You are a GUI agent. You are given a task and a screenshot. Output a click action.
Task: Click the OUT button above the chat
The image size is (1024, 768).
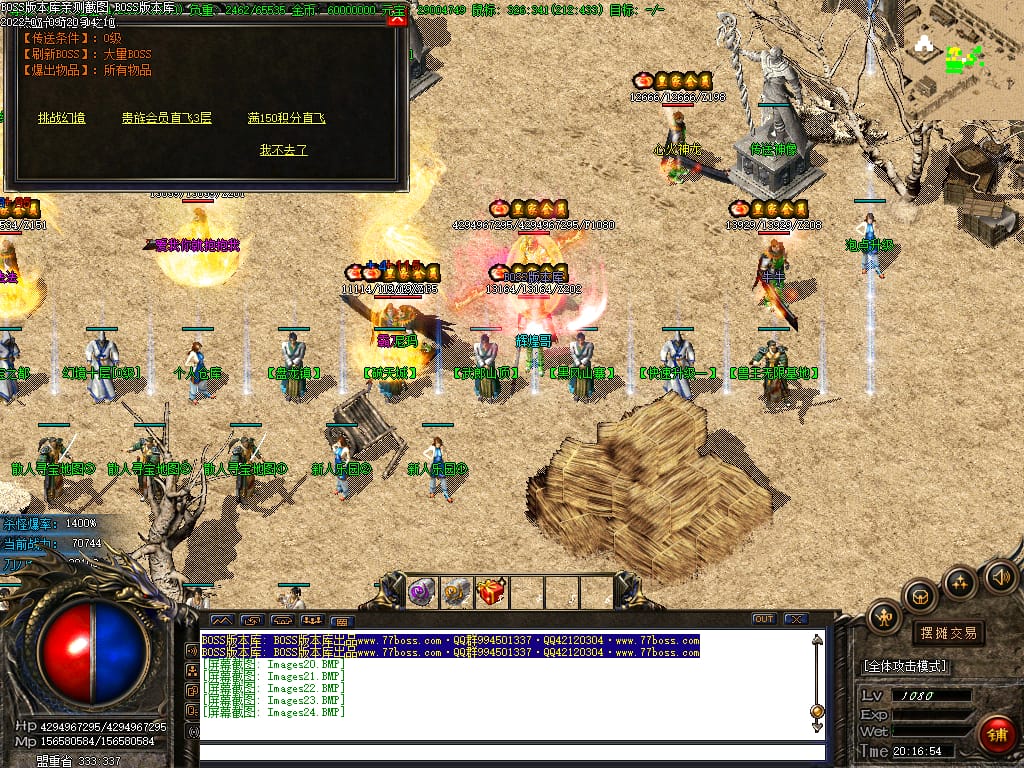764,619
